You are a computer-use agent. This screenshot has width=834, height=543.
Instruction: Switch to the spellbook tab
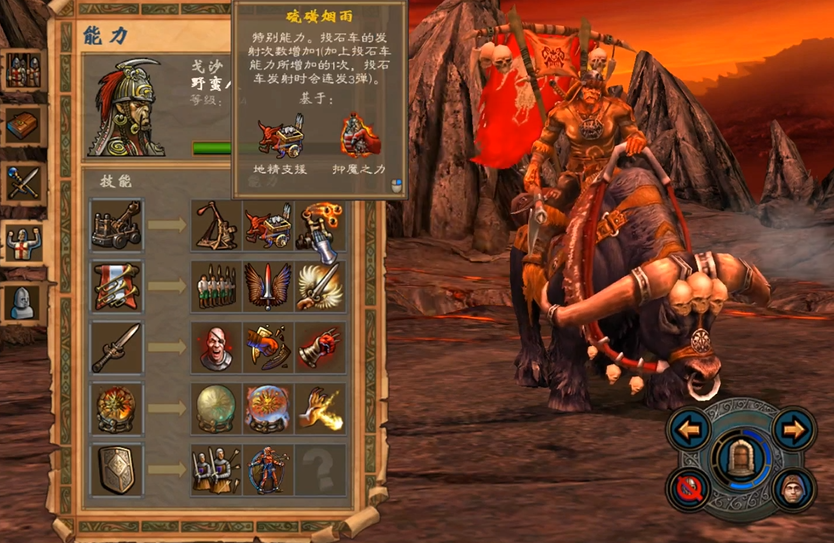(x=23, y=126)
